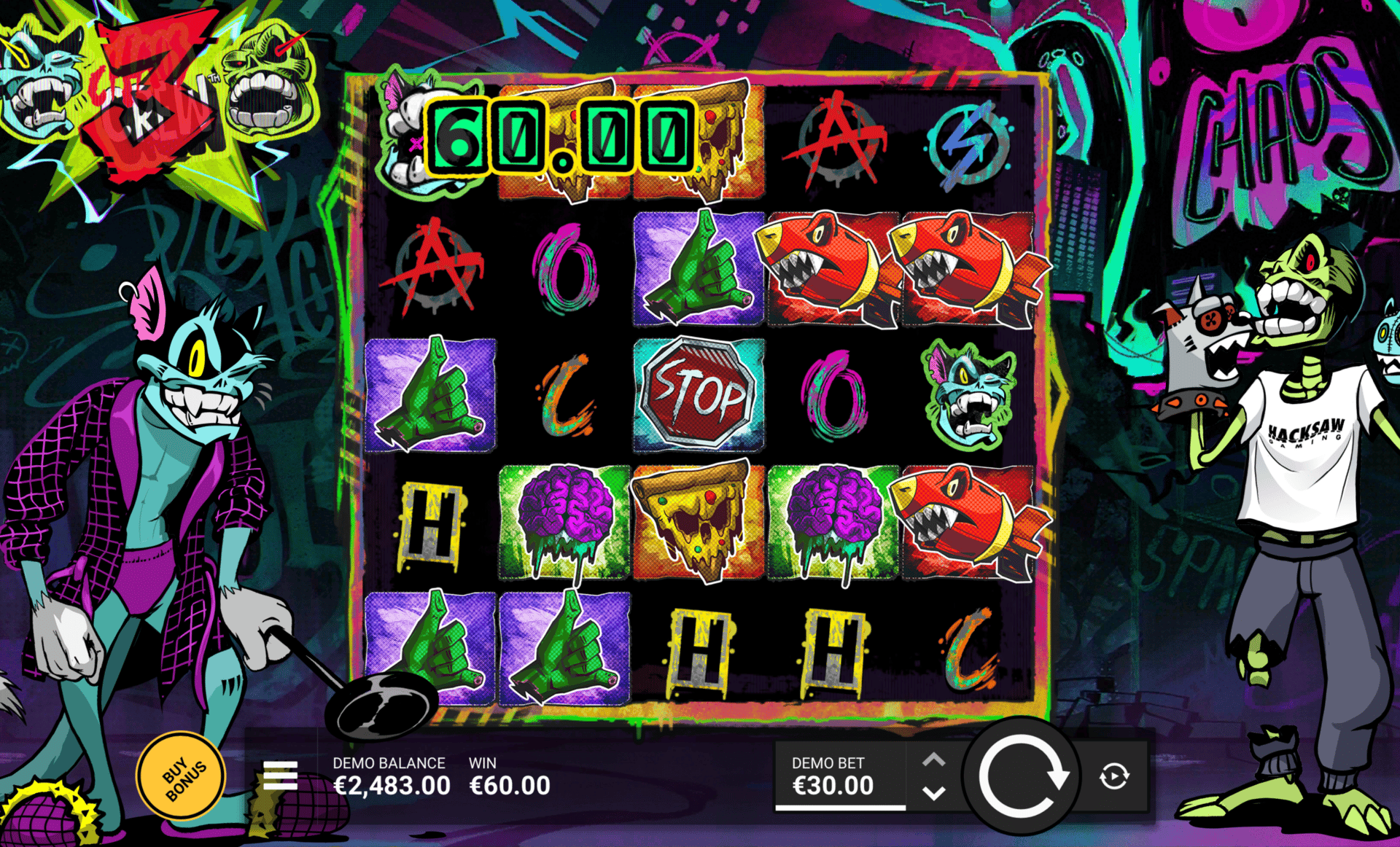Open the autoplay settings

point(1113,776)
